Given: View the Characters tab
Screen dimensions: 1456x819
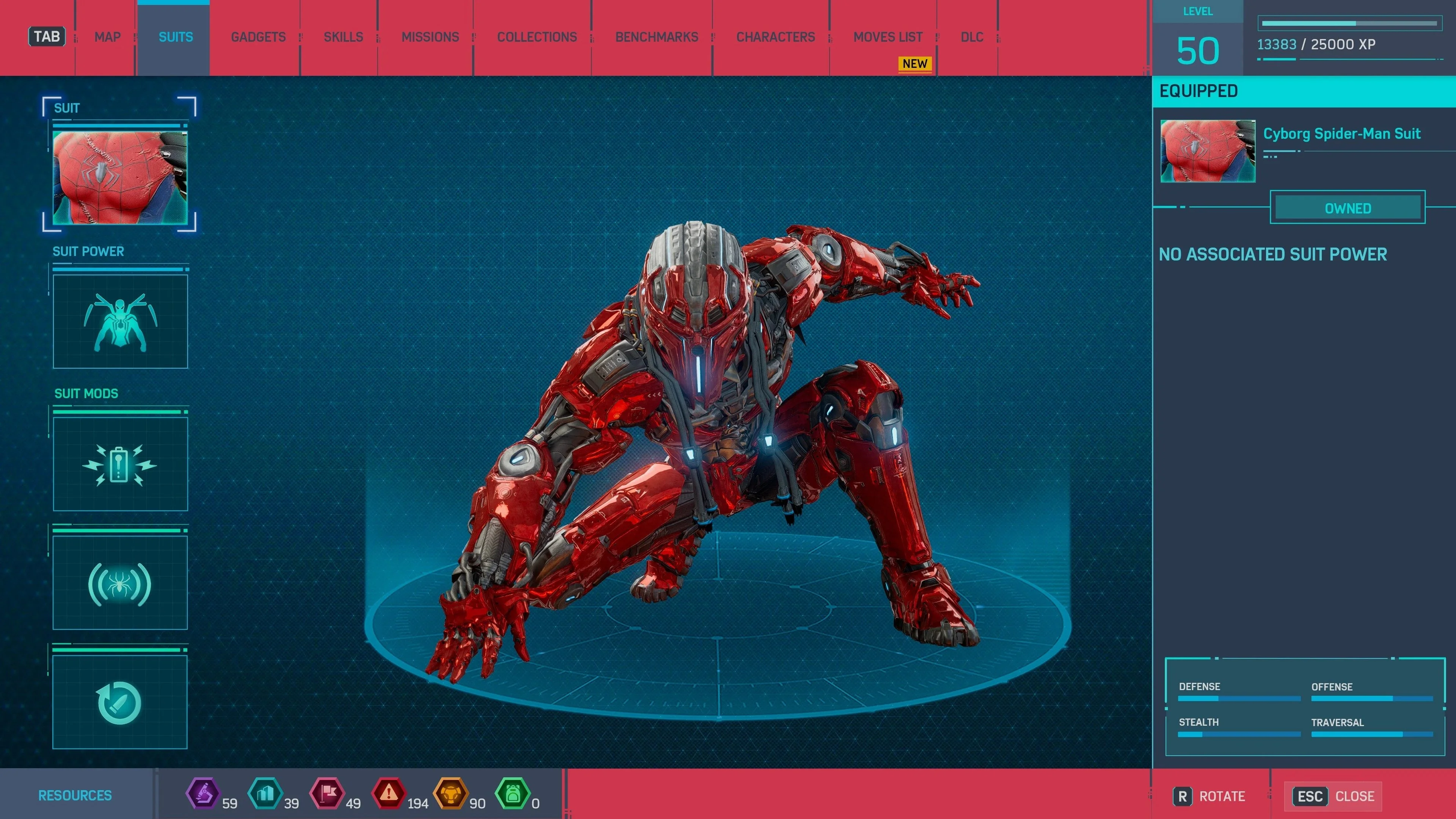Looking at the screenshot, I should tap(775, 37).
